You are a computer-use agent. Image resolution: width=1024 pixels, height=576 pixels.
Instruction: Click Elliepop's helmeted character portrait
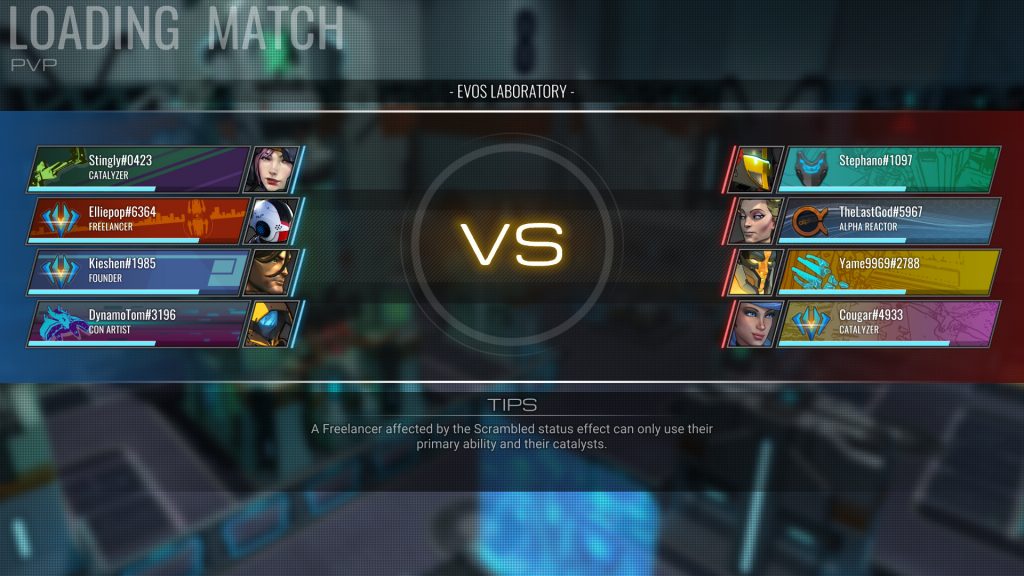pos(271,221)
